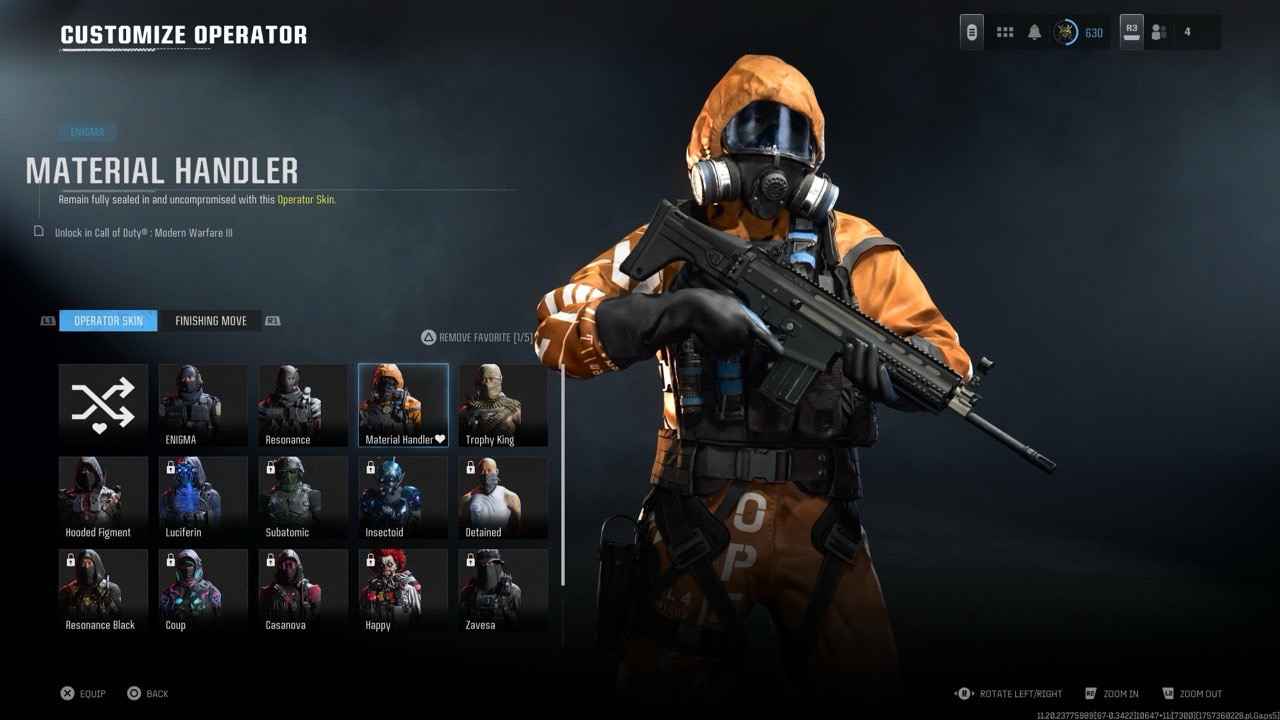1280x720 pixels.
Task: Switch to the Finishing Move tab
Action: (211, 321)
